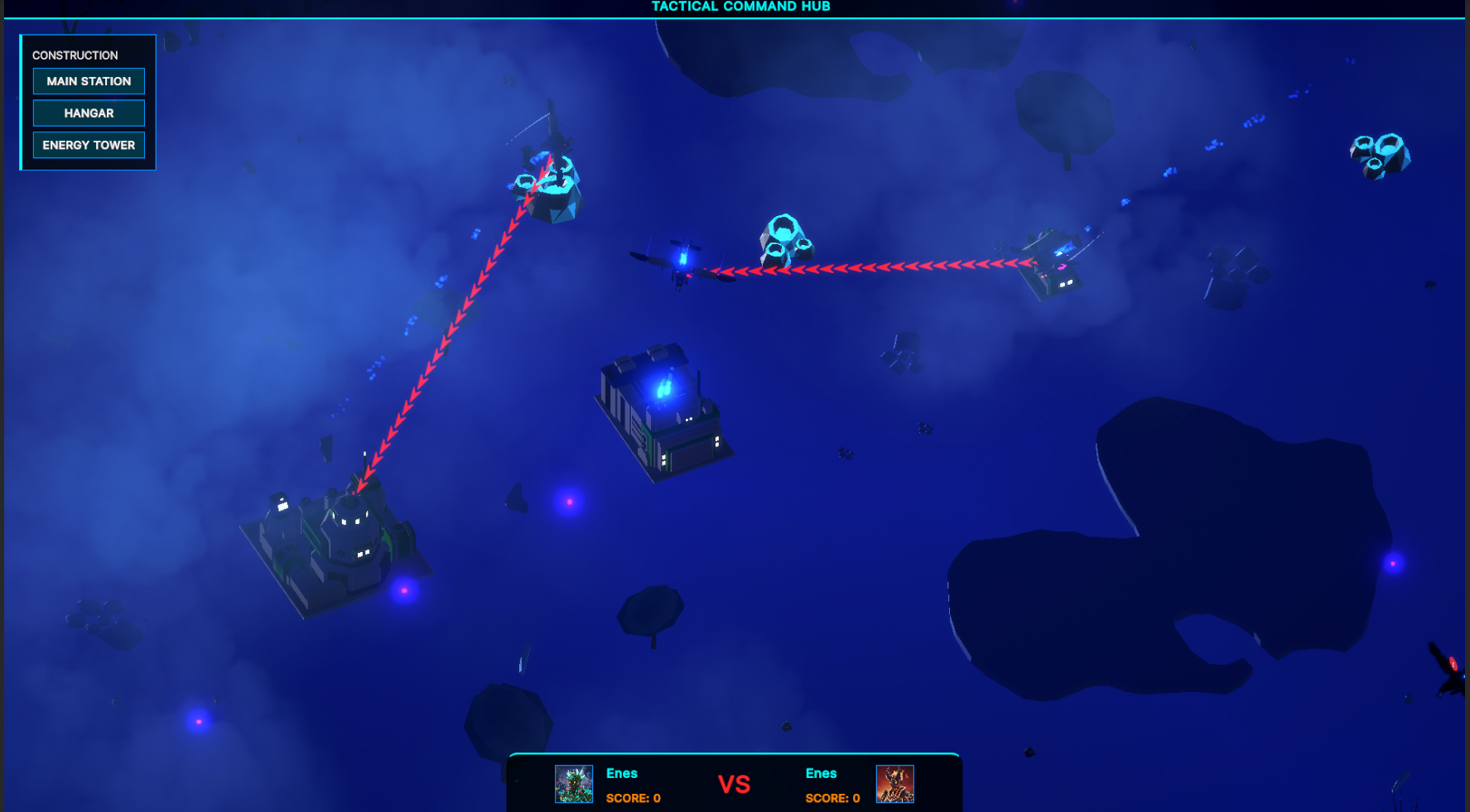
Task: Select the MAIN STATION construction button
Action: click(89, 81)
